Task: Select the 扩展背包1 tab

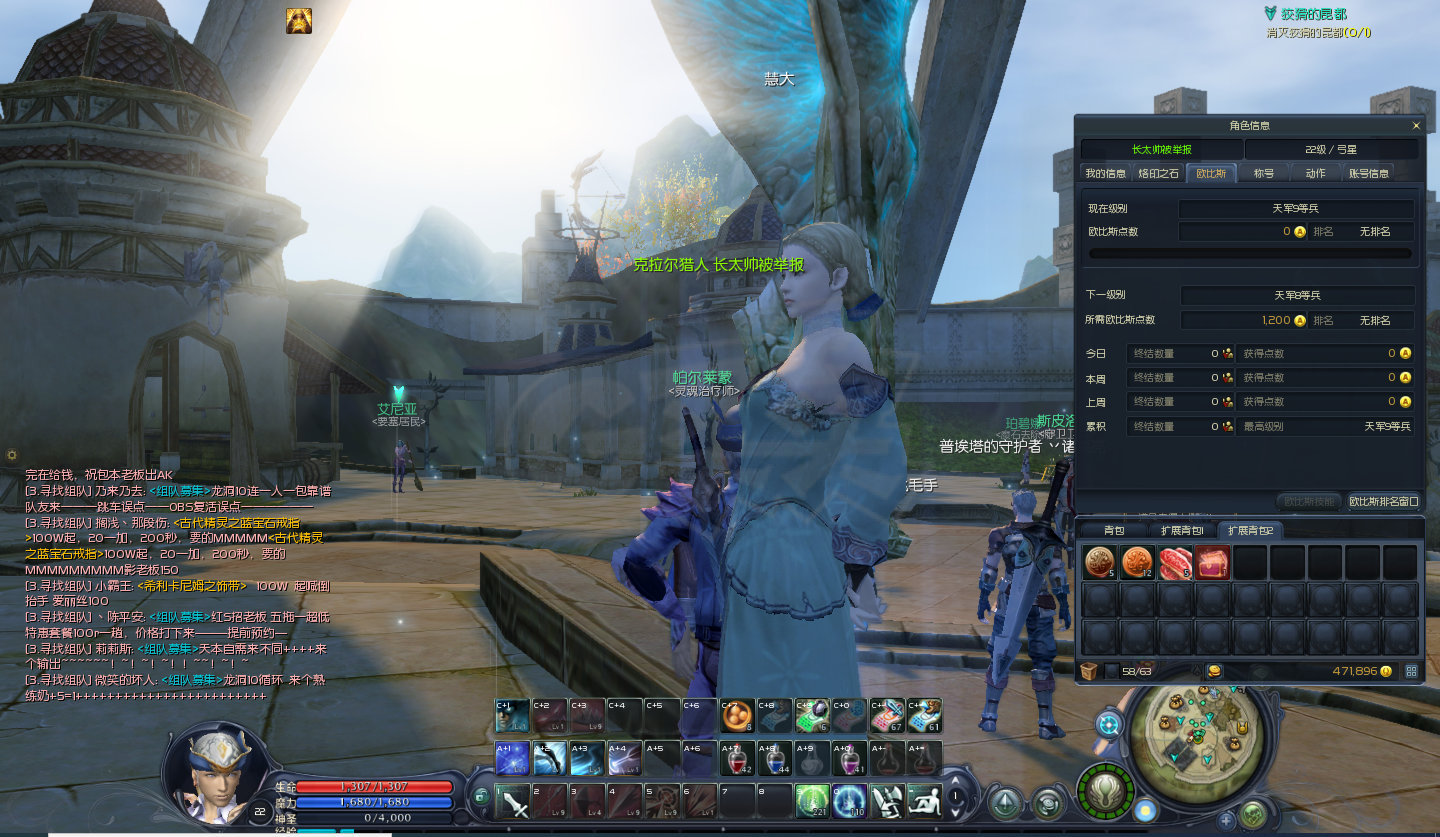Action: tap(1181, 530)
